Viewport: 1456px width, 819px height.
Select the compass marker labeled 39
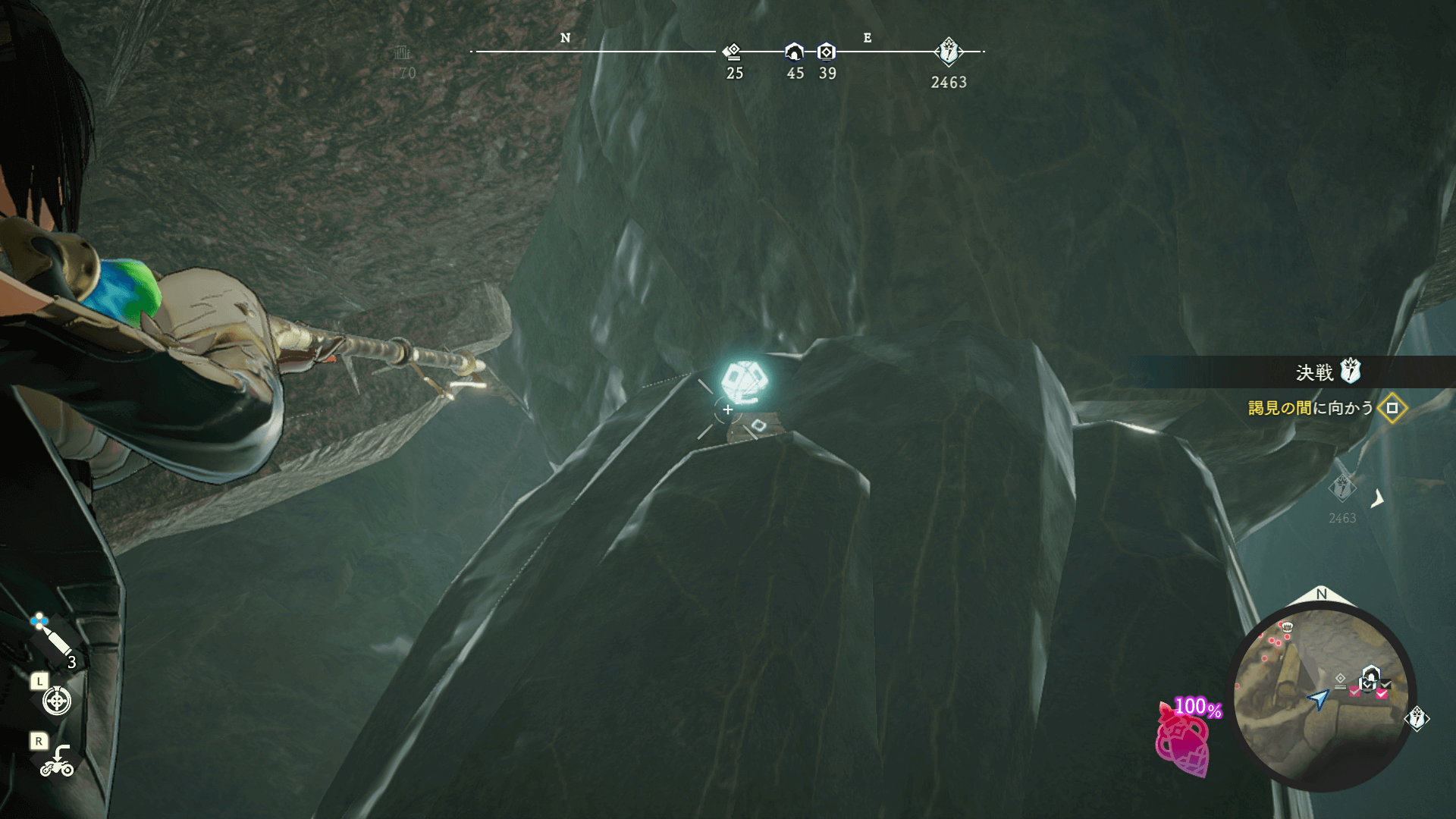pos(827,52)
